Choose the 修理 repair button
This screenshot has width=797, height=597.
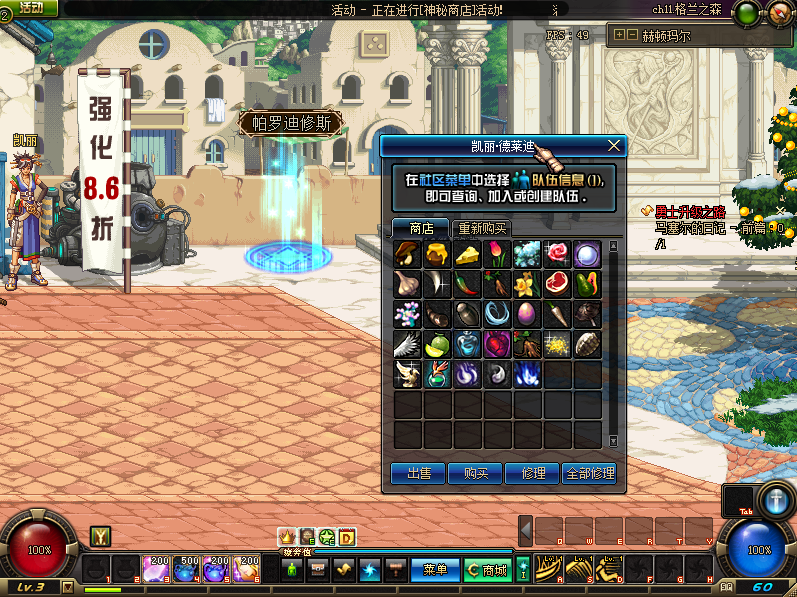click(x=532, y=473)
